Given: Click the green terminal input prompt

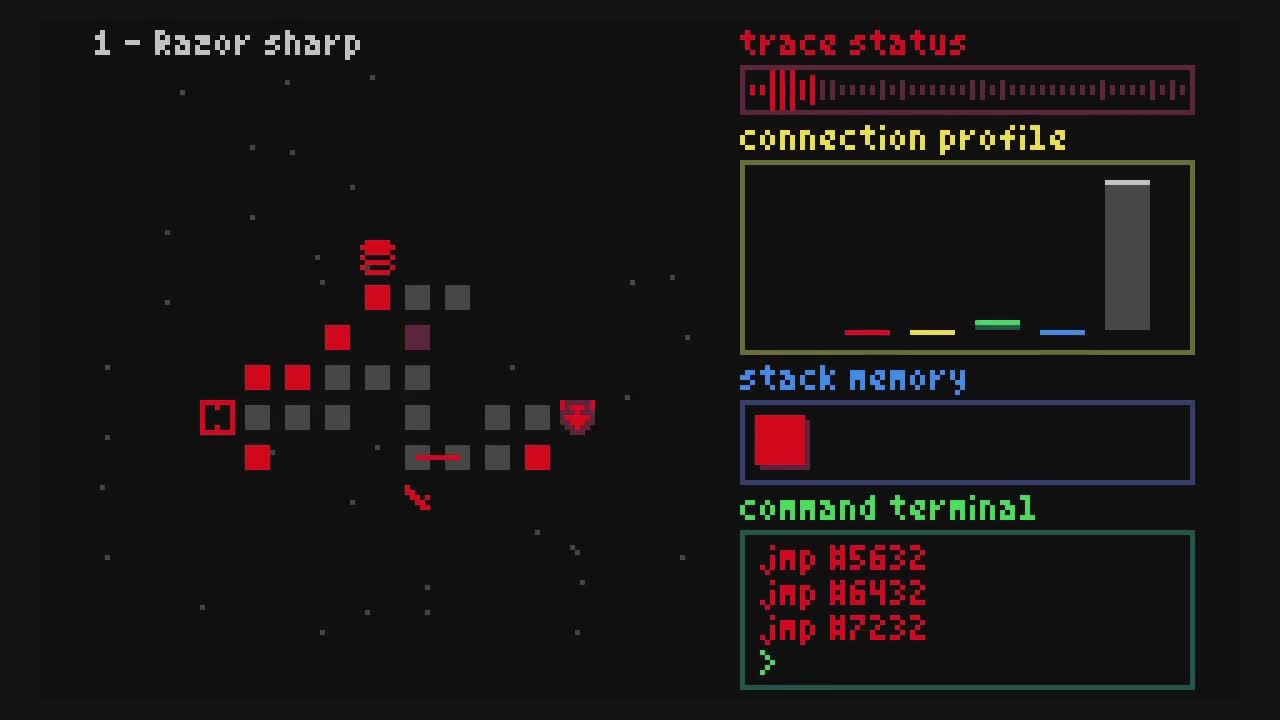Looking at the screenshot, I should tap(766, 661).
